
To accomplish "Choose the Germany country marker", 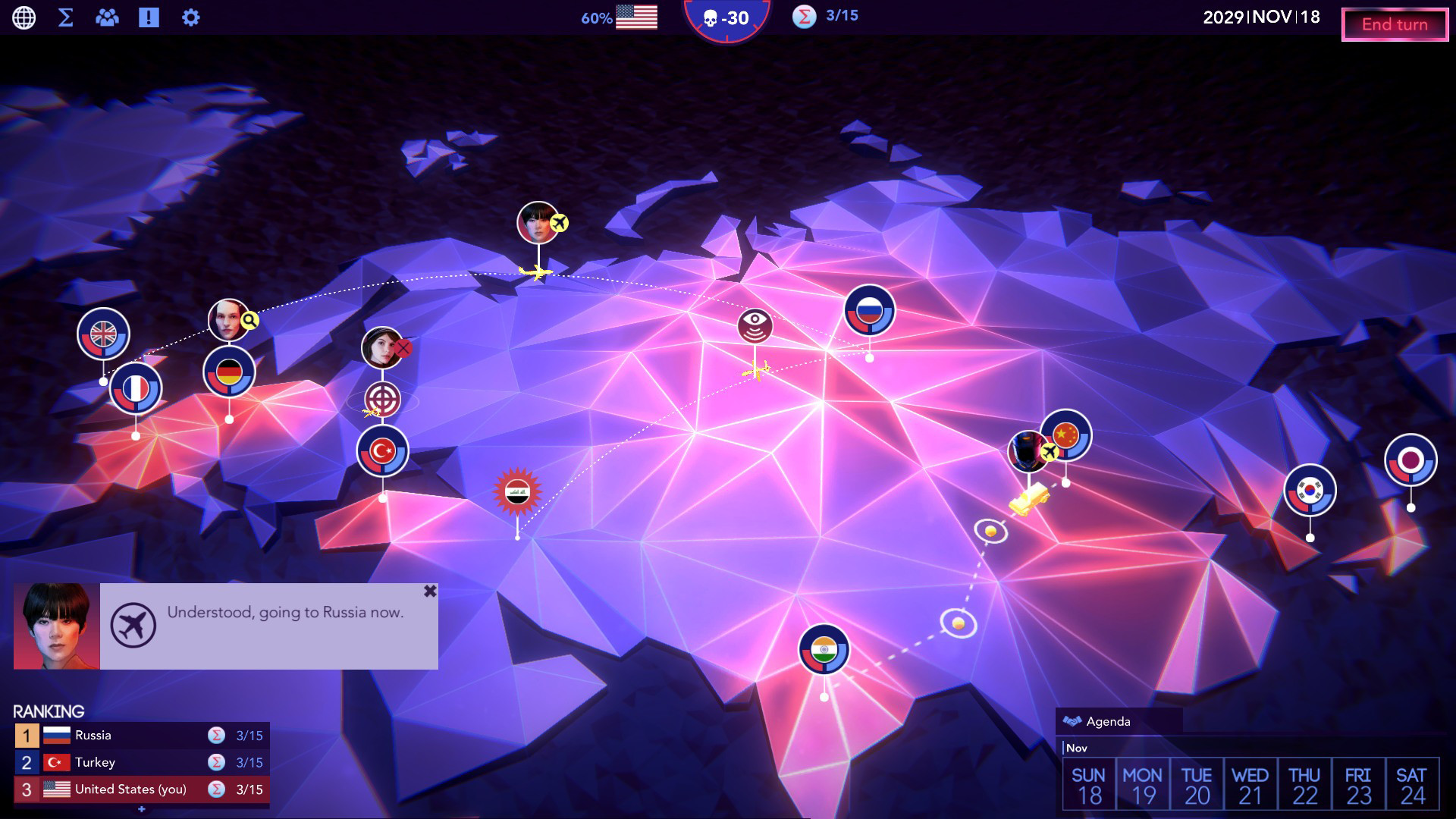I will click(x=229, y=372).
